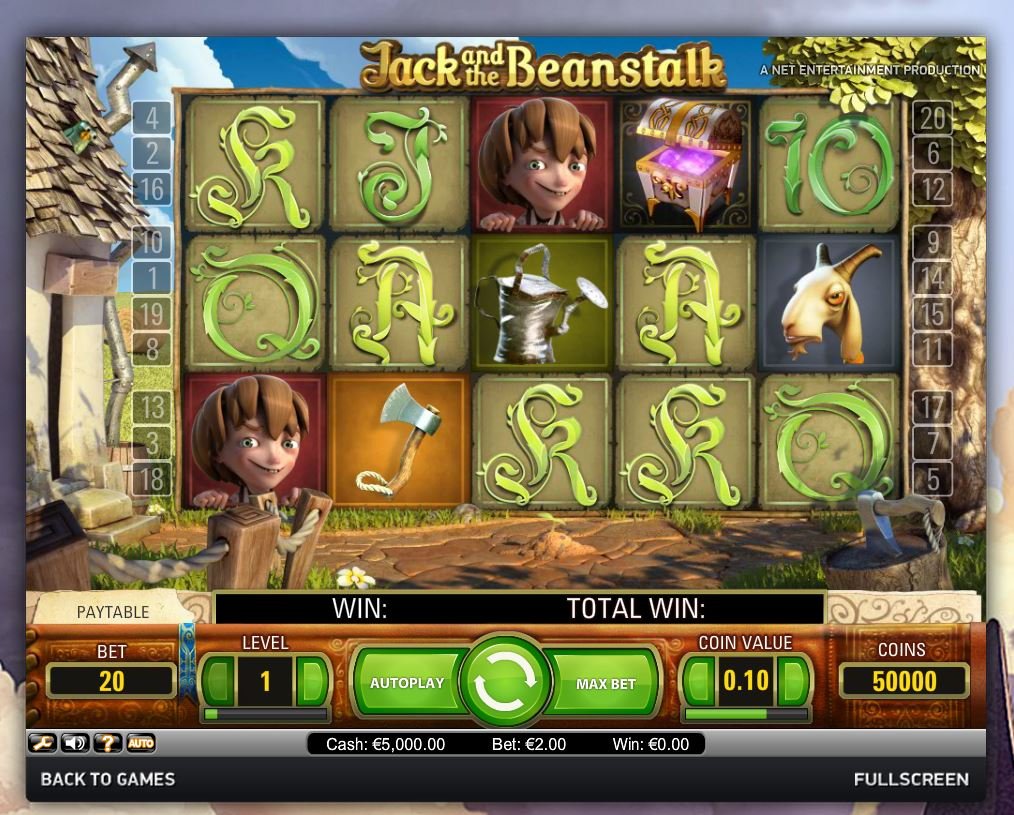Adjust the coin value slider bar
The image size is (1014, 815).
click(745, 714)
